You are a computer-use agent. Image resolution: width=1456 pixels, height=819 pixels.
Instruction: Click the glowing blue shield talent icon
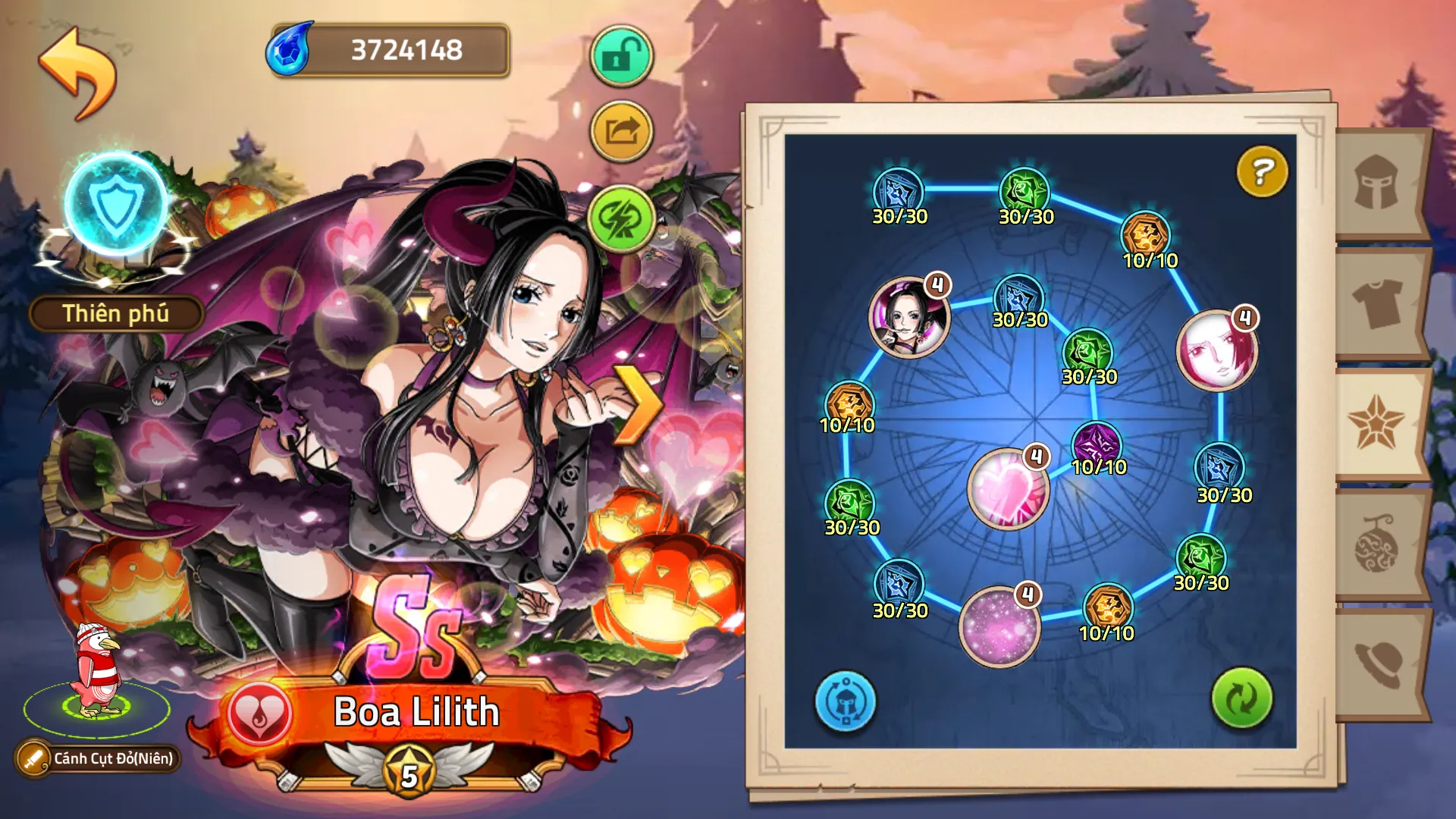click(118, 205)
